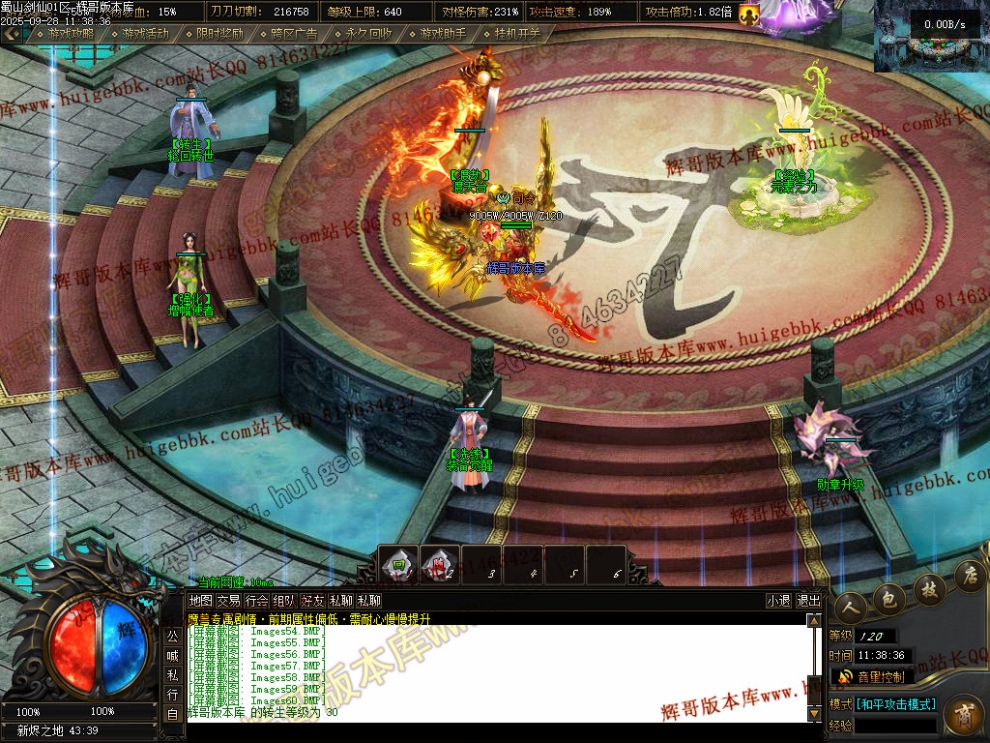Open the 交易 trade button
Screen dimensions: 990x743
click(x=229, y=601)
